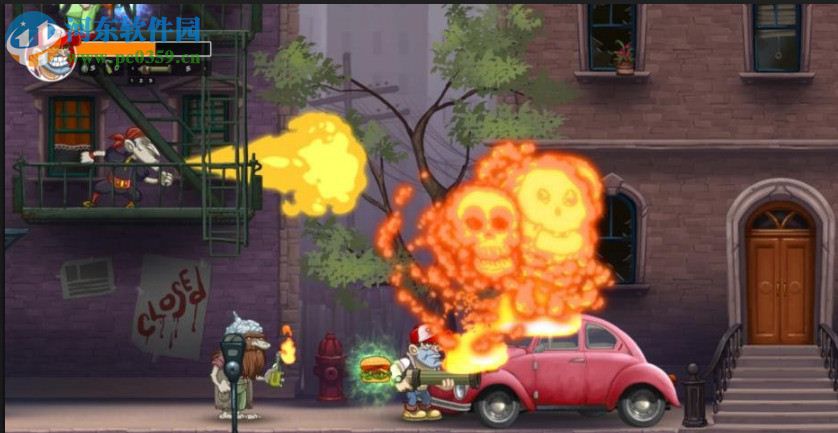Select the bazooka weapon icon
Screen dimensions: 838x433
point(155,68)
